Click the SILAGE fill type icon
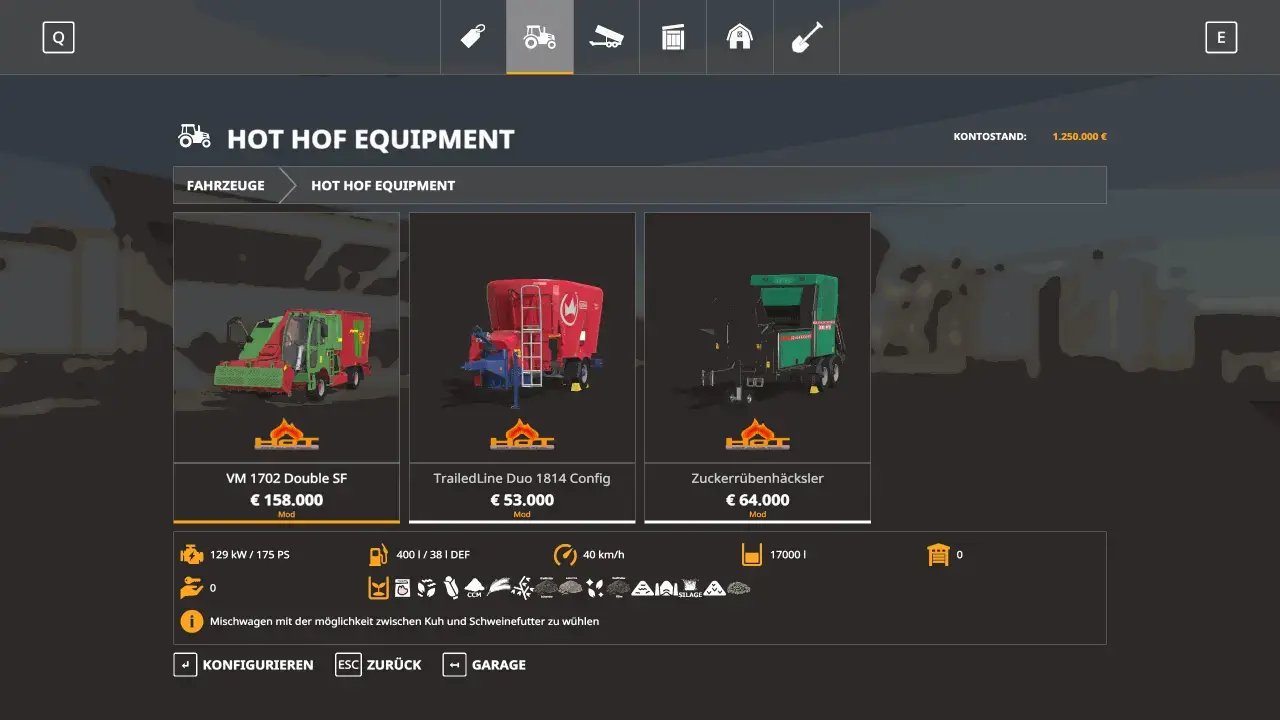Viewport: 1280px width, 720px height. point(689,586)
